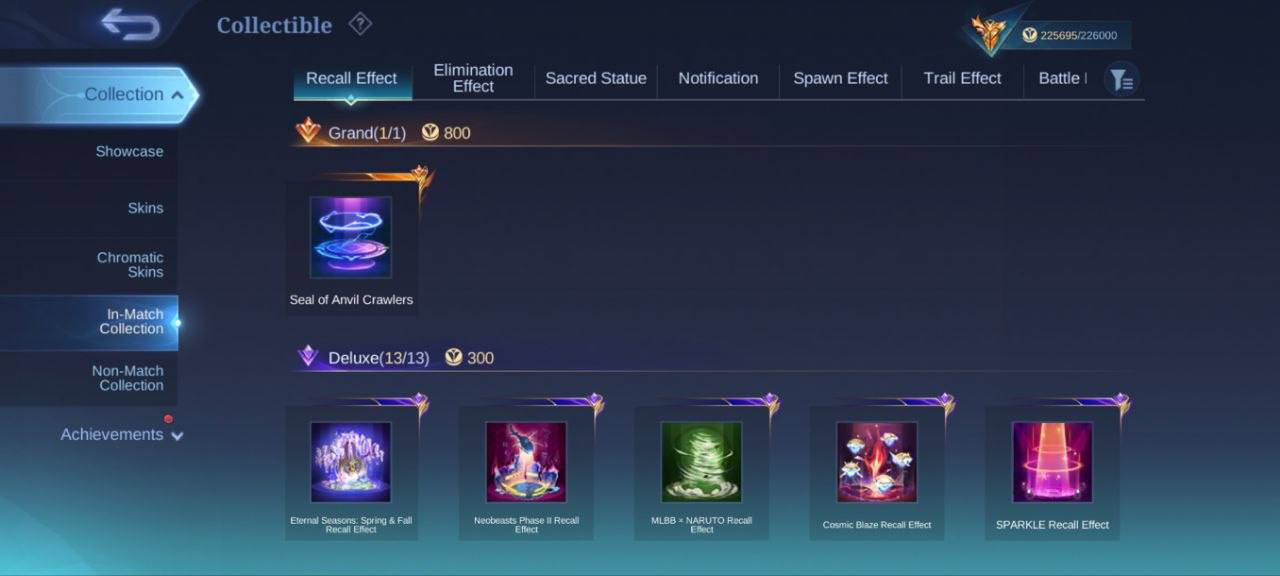Viewport: 1280px width, 576px height.
Task: Open Chromatic Skins category
Action: coord(130,264)
